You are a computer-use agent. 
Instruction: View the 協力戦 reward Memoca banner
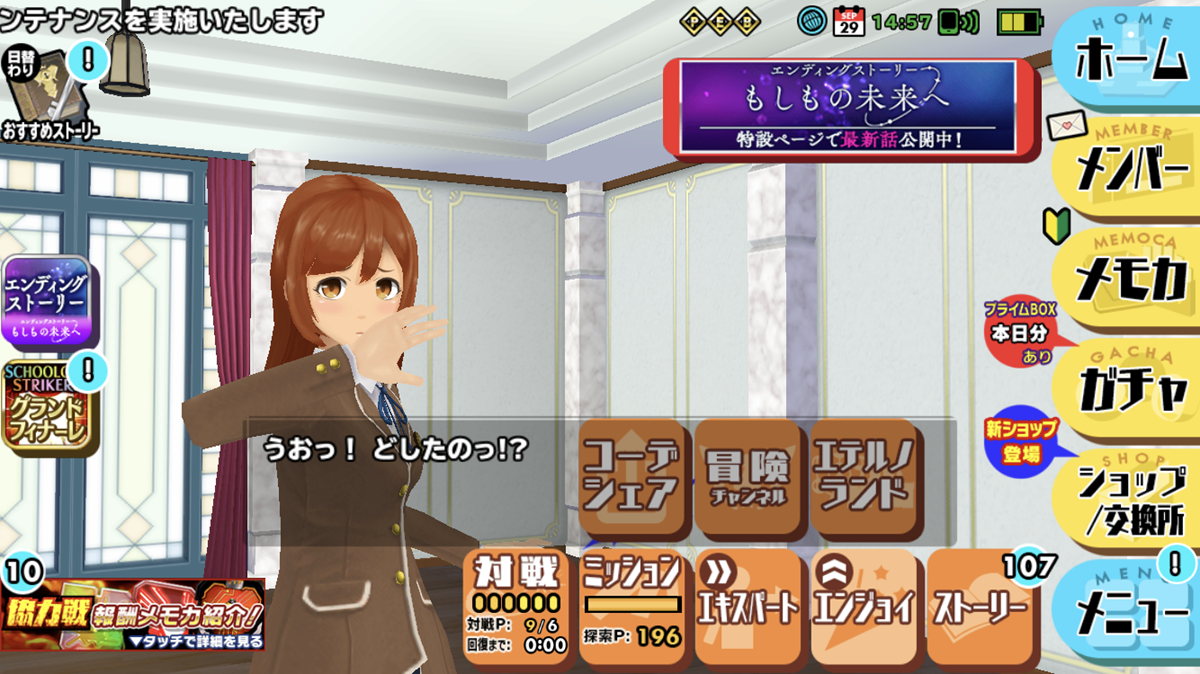click(133, 613)
